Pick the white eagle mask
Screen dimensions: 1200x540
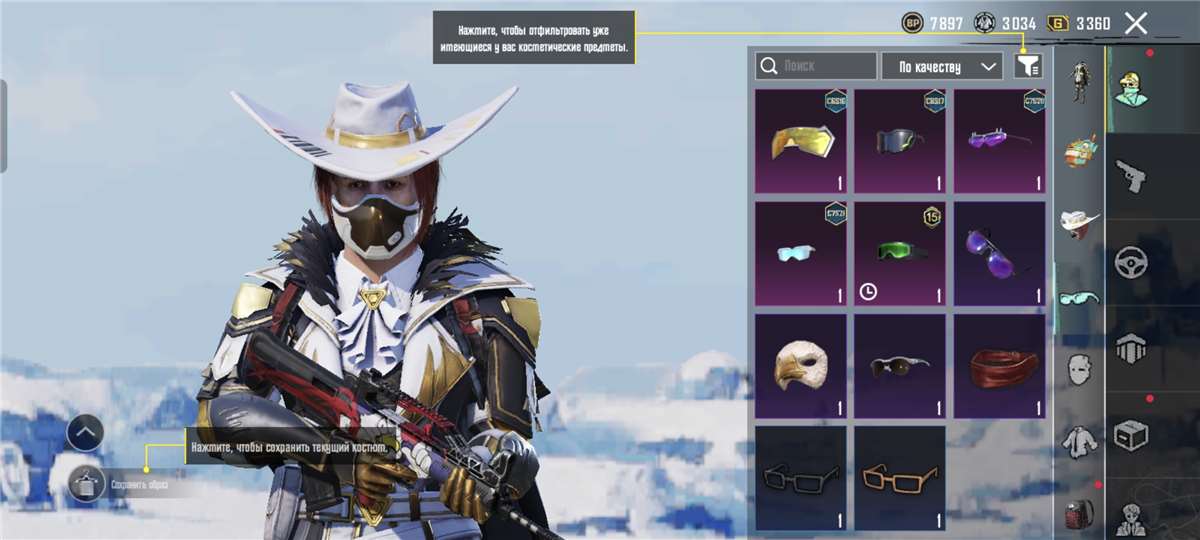pyautogui.click(x=801, y=366)
